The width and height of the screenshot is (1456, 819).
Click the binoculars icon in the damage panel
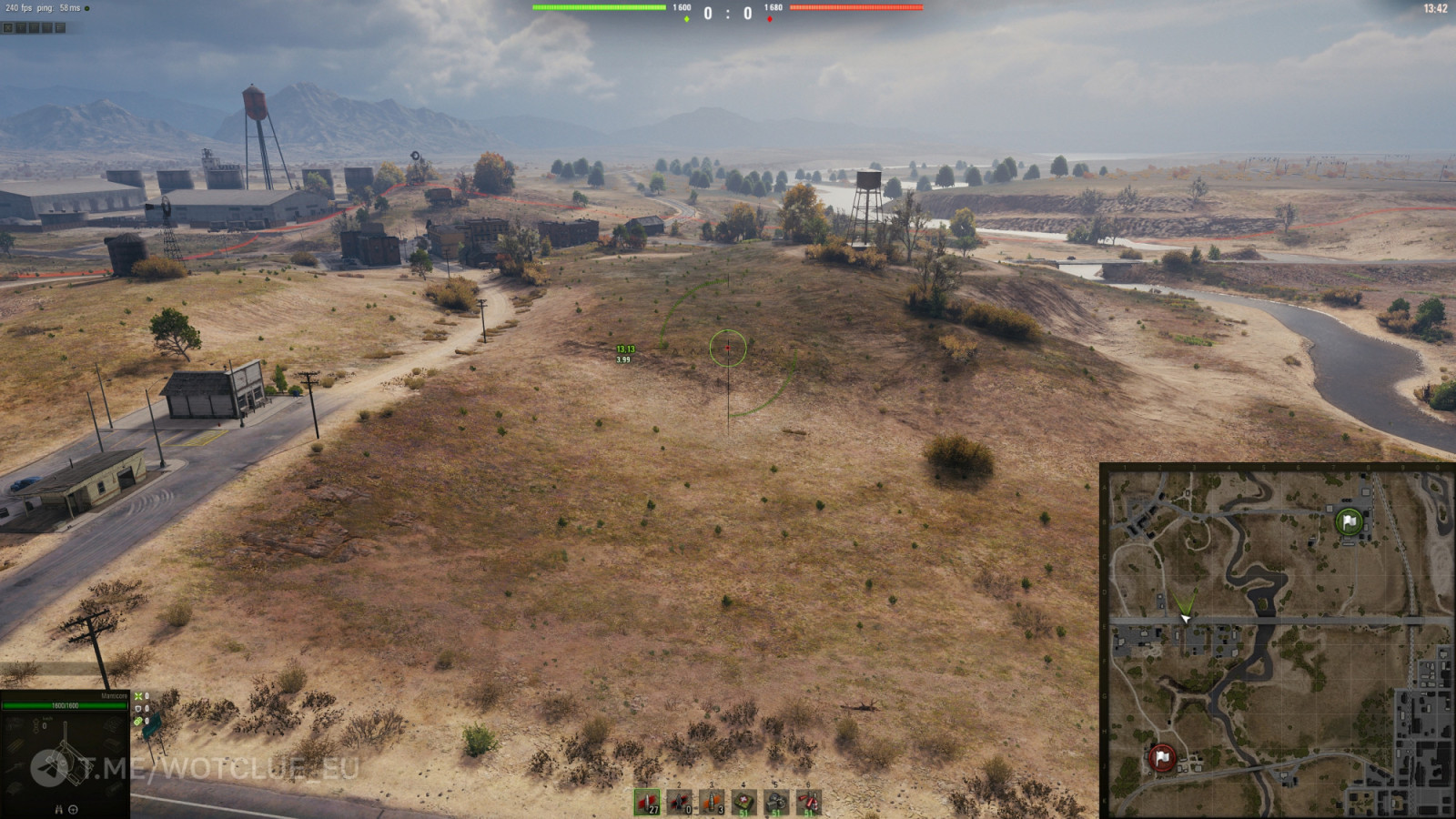click(x=59, y=809)
